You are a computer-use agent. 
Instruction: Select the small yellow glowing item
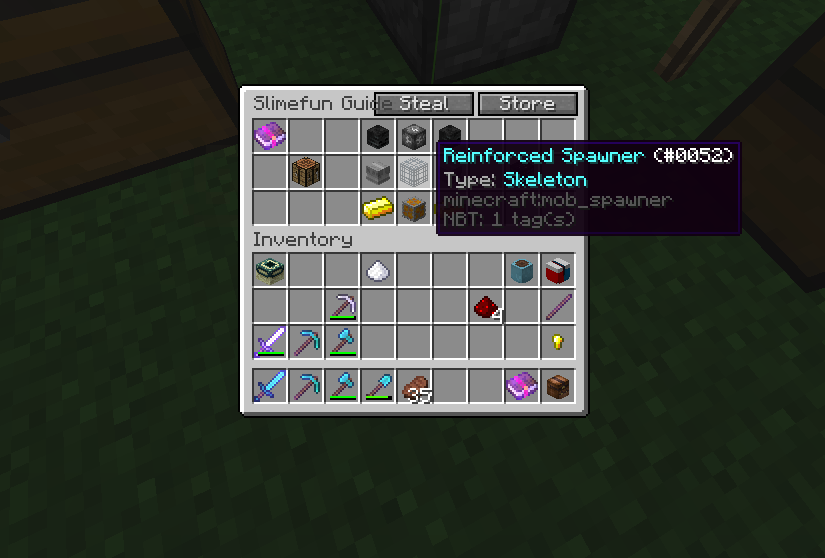(x=557, y=342)
